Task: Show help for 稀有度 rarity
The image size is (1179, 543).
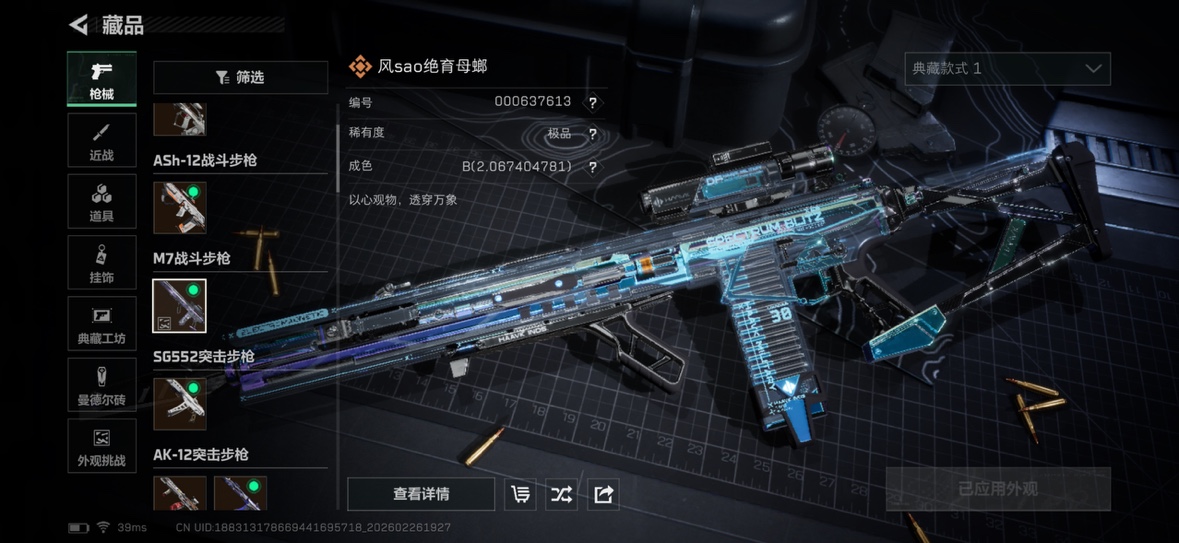Action: click(x=593, y=134)
